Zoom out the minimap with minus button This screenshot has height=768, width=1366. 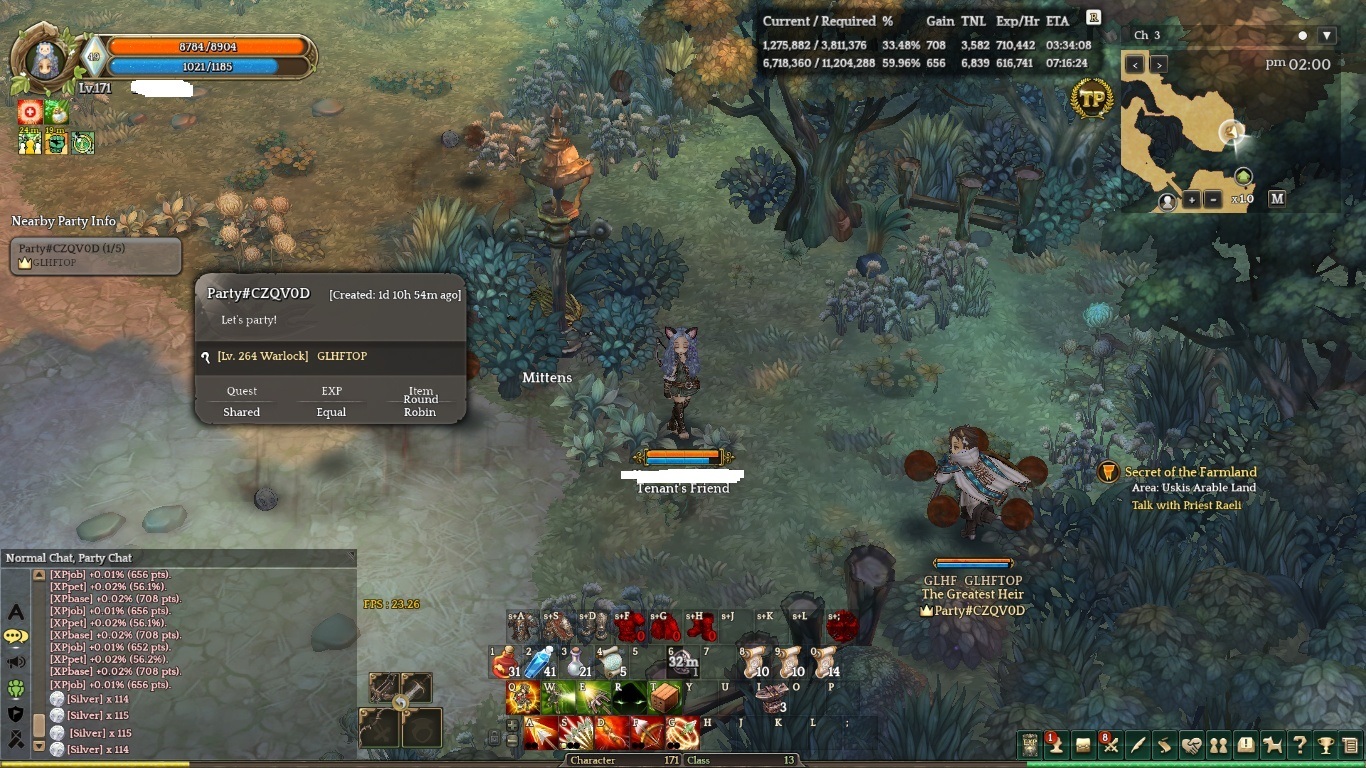[1212, 199]
